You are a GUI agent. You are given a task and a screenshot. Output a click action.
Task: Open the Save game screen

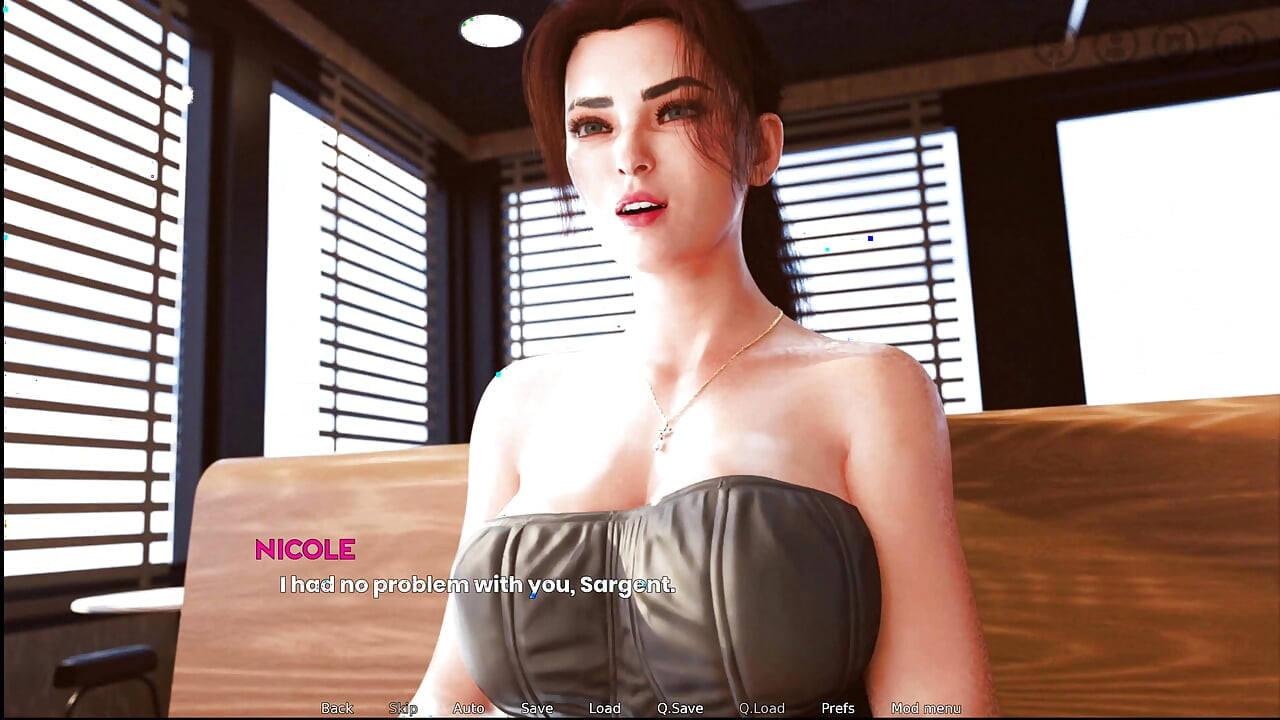tap(537, 708)
